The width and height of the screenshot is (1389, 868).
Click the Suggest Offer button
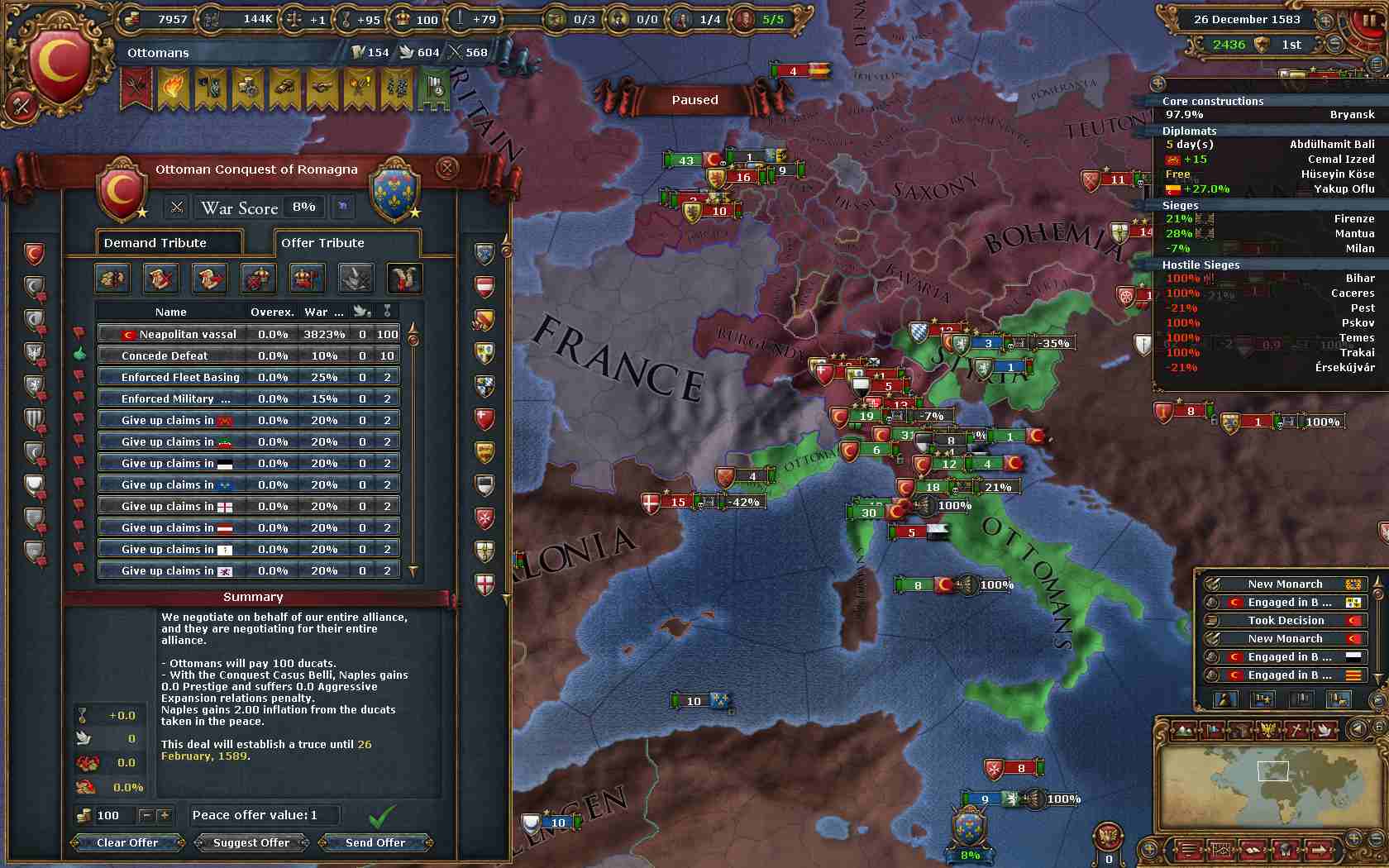pos(251,842)
